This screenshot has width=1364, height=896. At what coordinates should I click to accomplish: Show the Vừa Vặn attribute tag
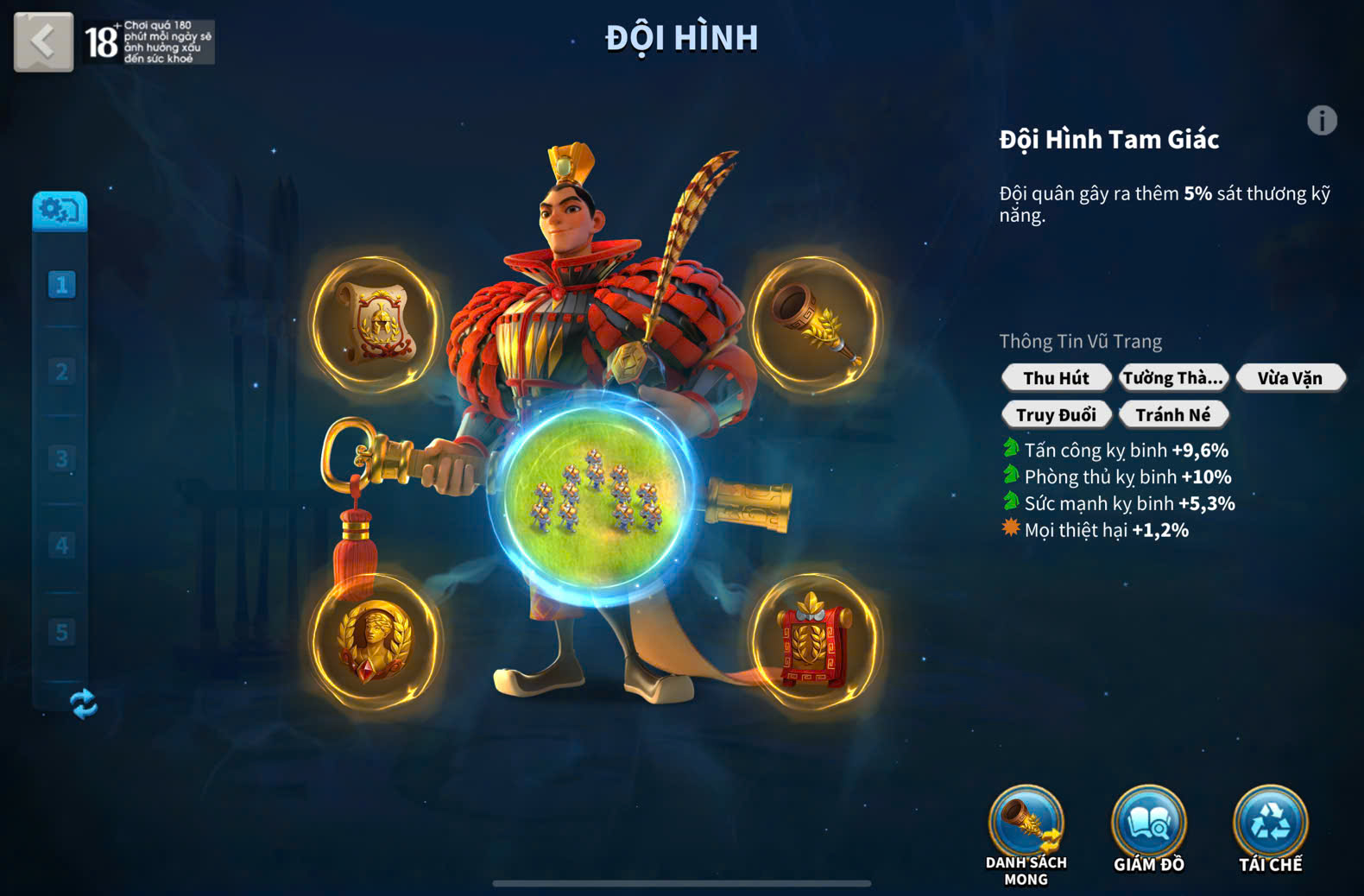tap(1289, 378)
